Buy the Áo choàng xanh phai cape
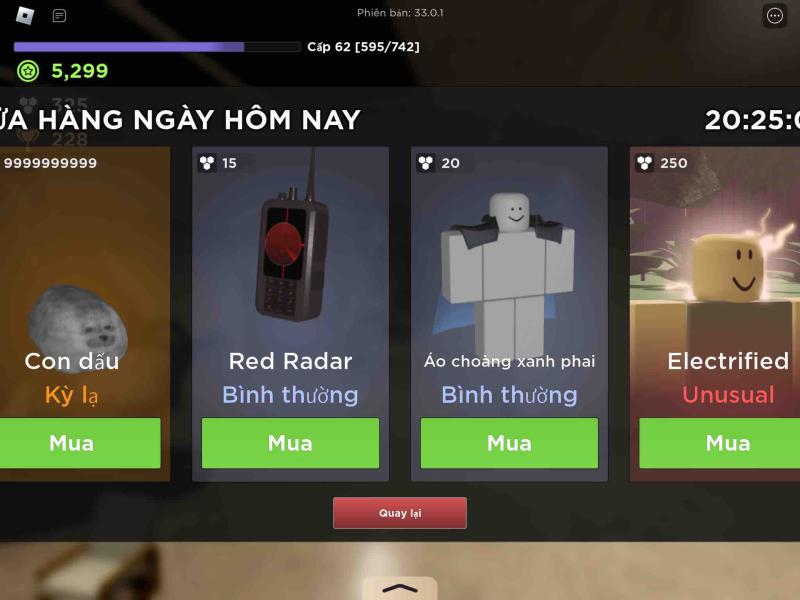This screenshot has height=600, width=800. pos(509,443)
